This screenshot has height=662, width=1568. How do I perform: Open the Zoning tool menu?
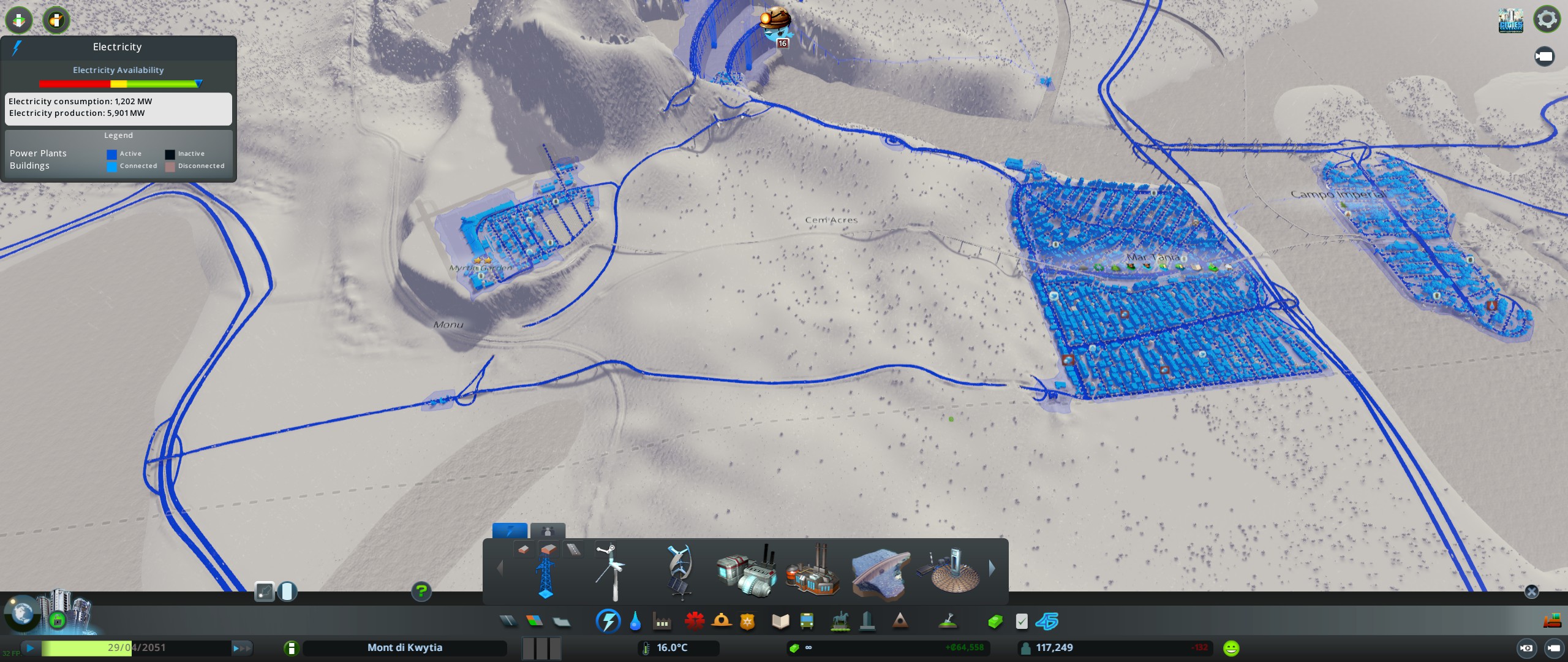[x=534, y=622]
